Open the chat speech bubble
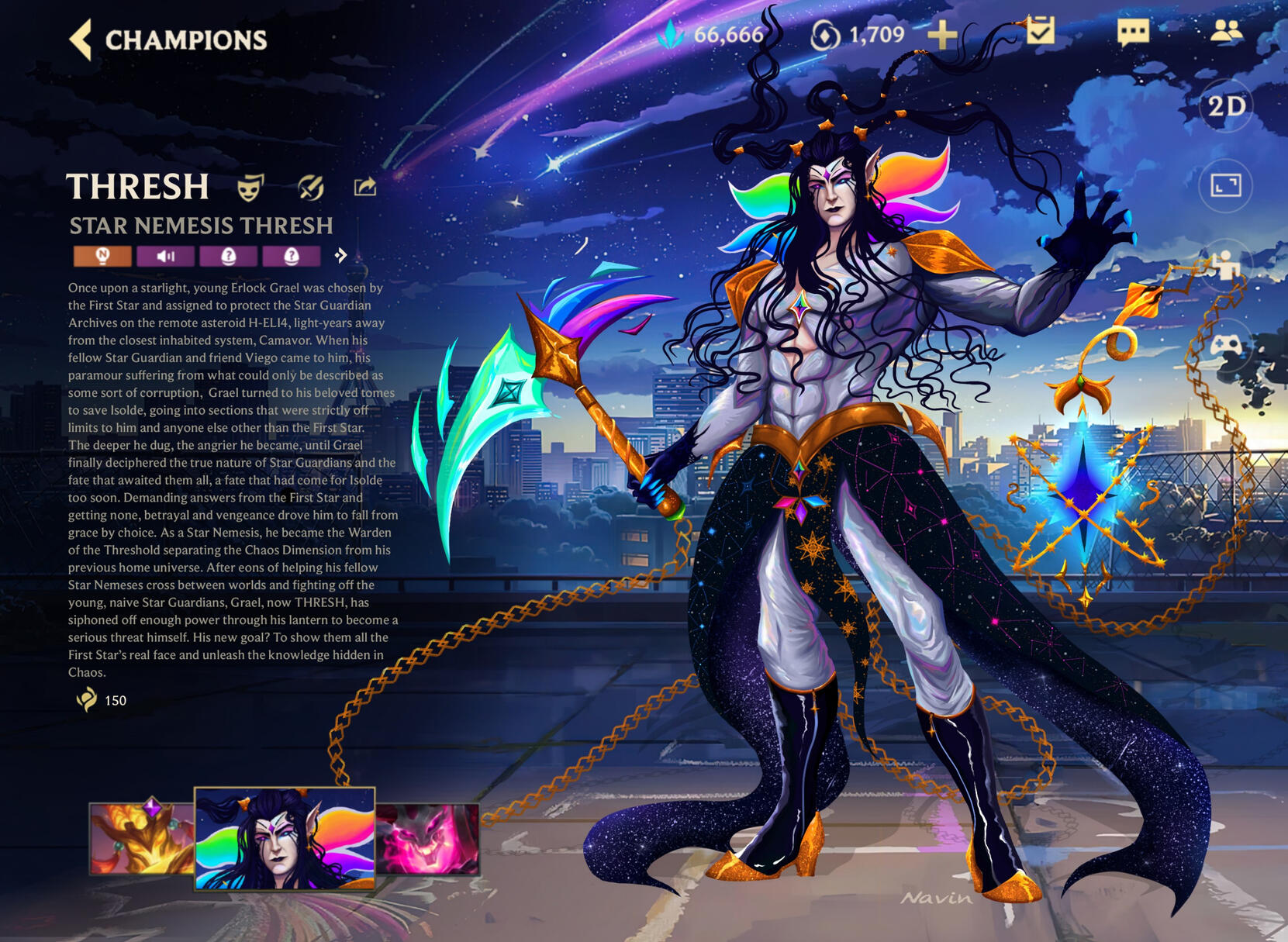Screen dimensions: 1288x942 click(1133, 33)
